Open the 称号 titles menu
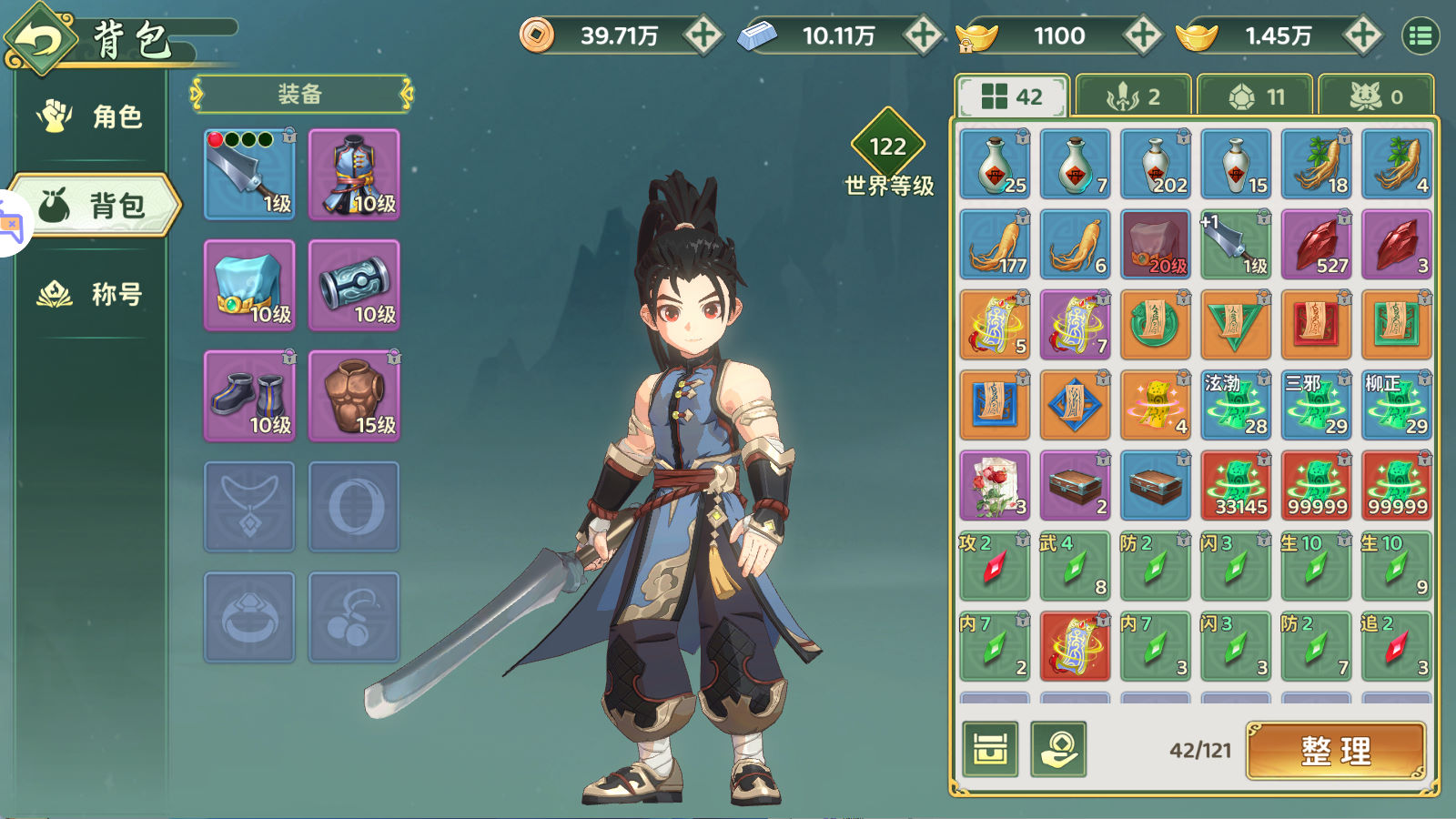The width and height of the screenshot is (1456, 819). [93, 294]
